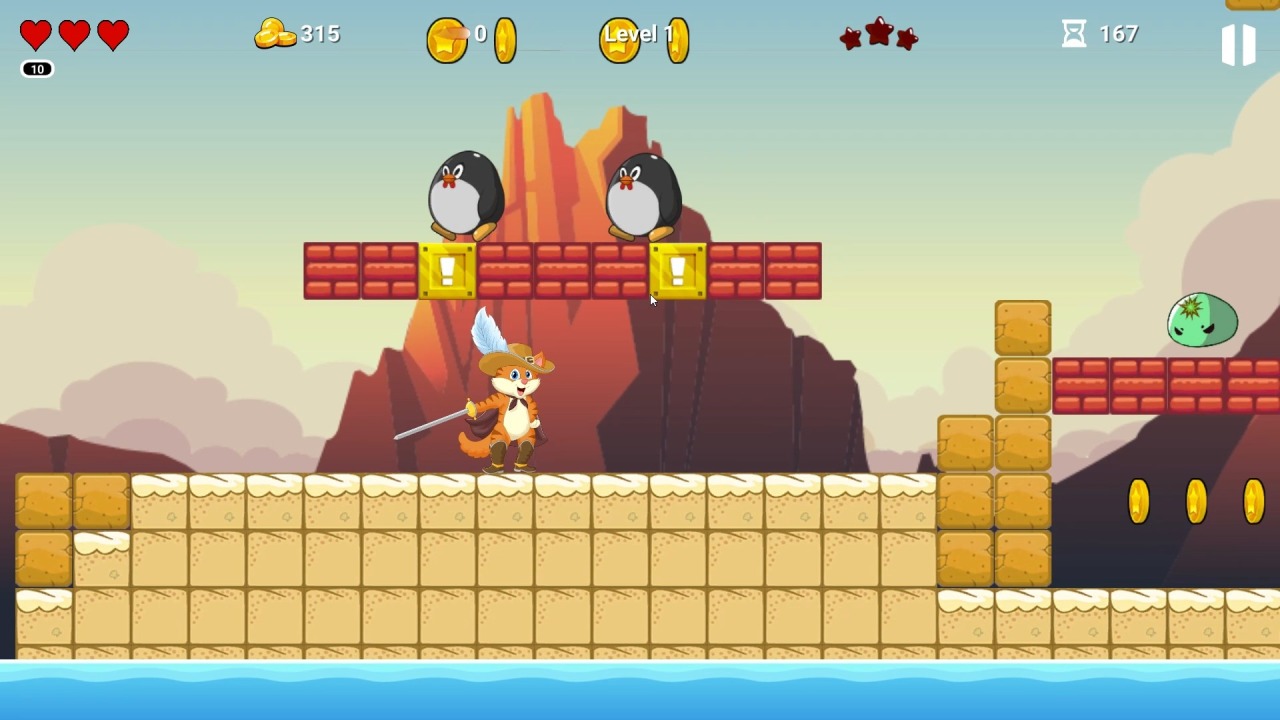Click the coin count showing 0
The height and width of the screenshot is (720, 1280).
(480, 33)
